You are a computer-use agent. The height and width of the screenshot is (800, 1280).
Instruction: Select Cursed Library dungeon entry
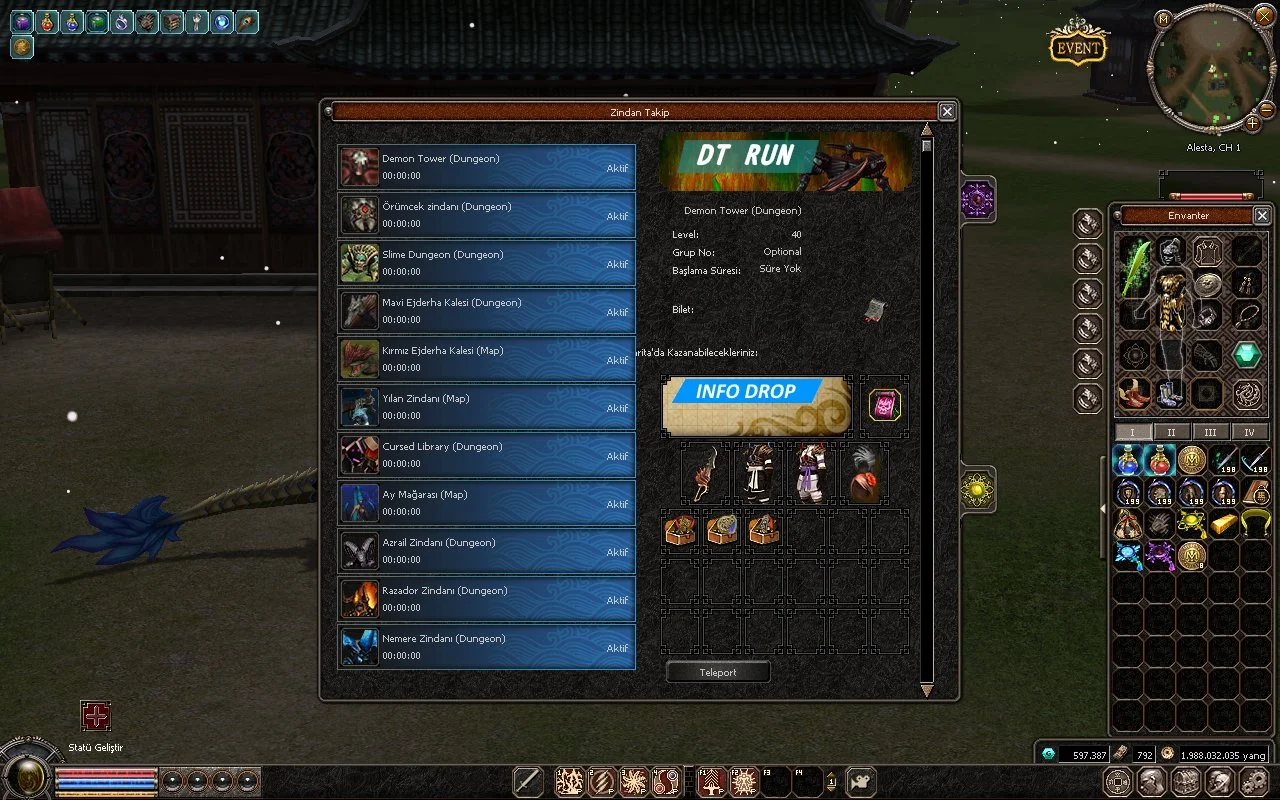click(487, 455)
